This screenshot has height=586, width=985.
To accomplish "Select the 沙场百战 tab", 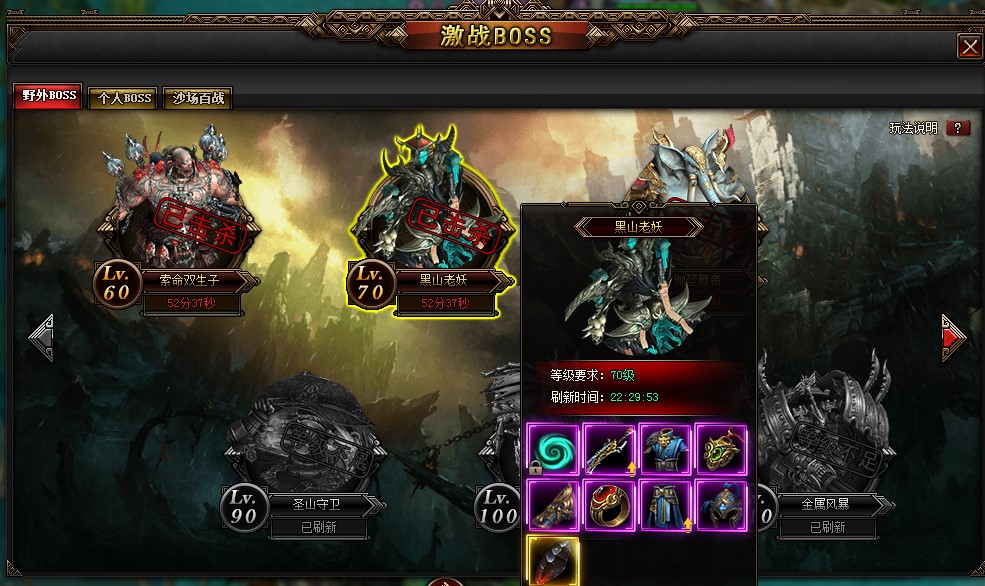I will click(197, 98).
